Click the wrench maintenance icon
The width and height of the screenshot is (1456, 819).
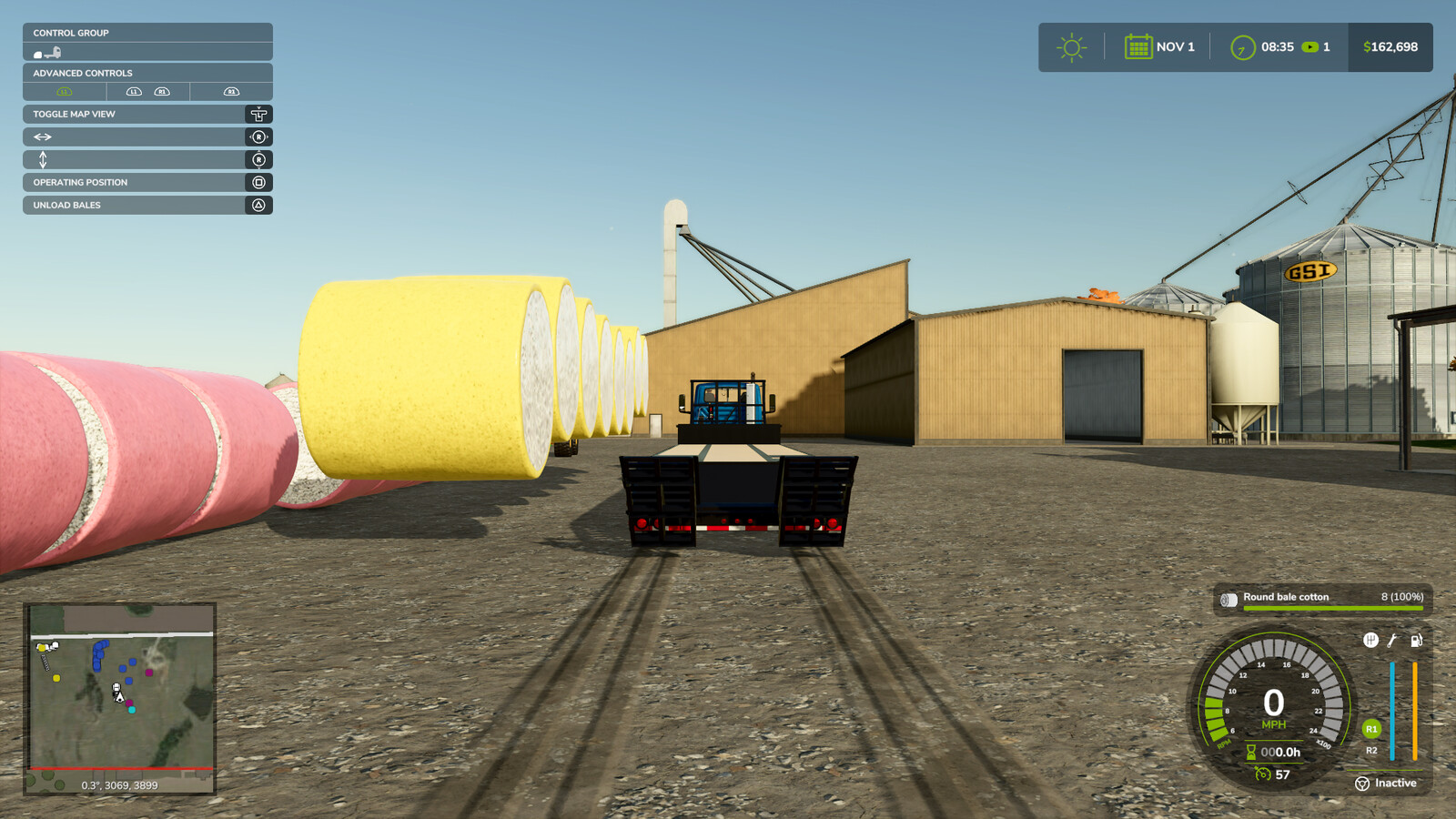point(1392,641)
